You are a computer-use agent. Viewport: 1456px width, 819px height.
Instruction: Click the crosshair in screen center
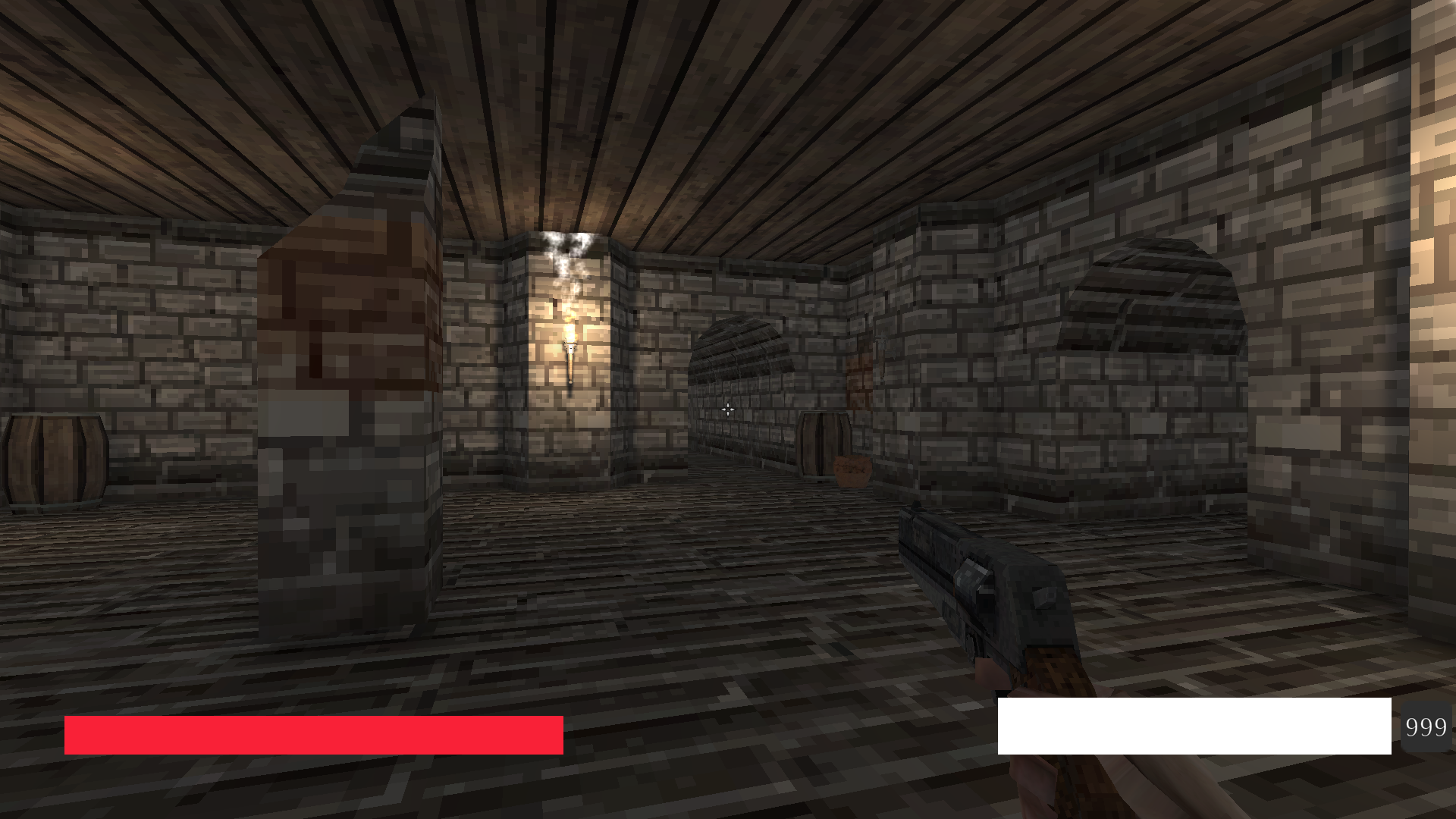pos(728,409)
